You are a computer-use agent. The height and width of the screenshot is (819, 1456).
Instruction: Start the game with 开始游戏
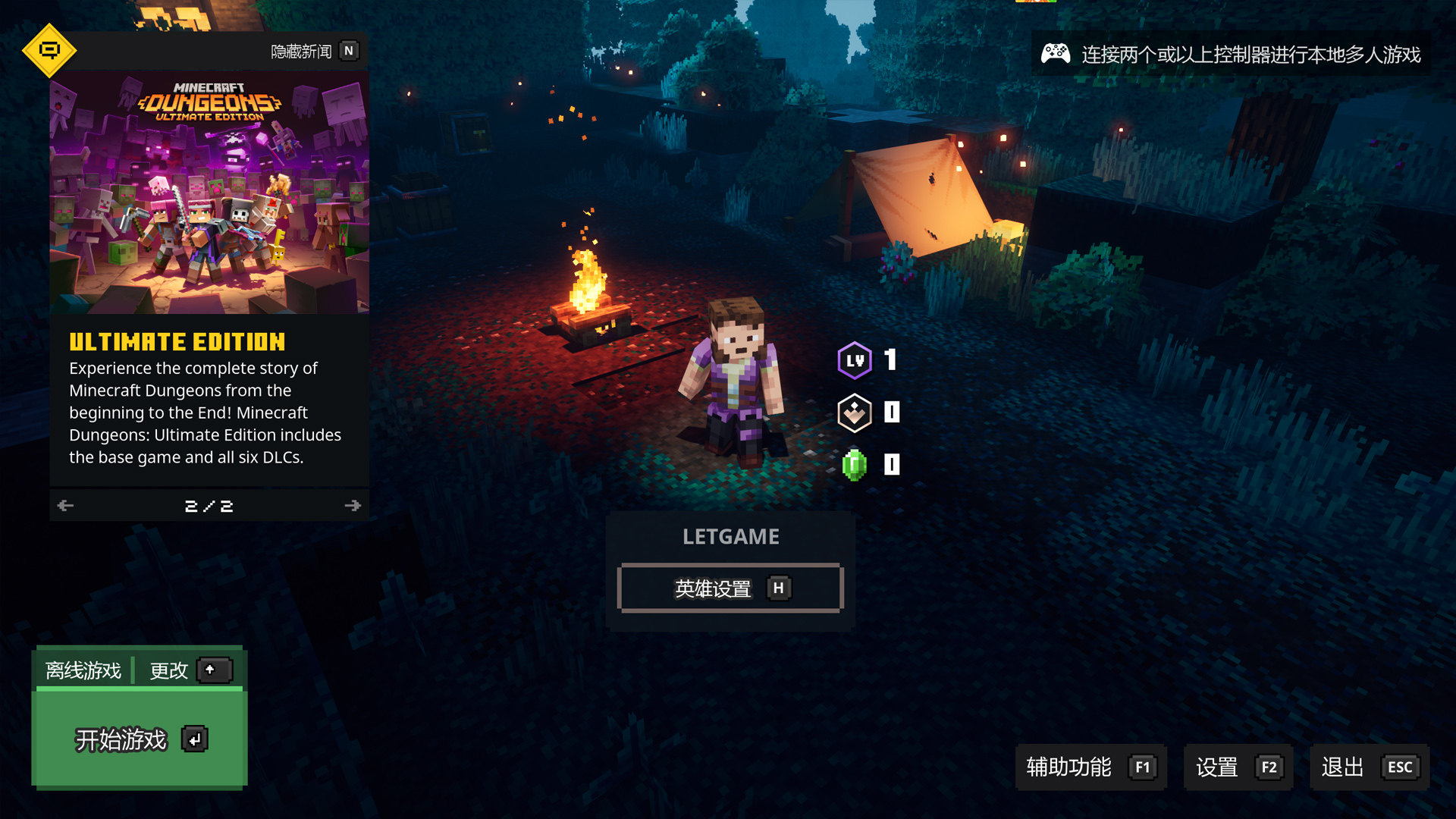point(140,739)
